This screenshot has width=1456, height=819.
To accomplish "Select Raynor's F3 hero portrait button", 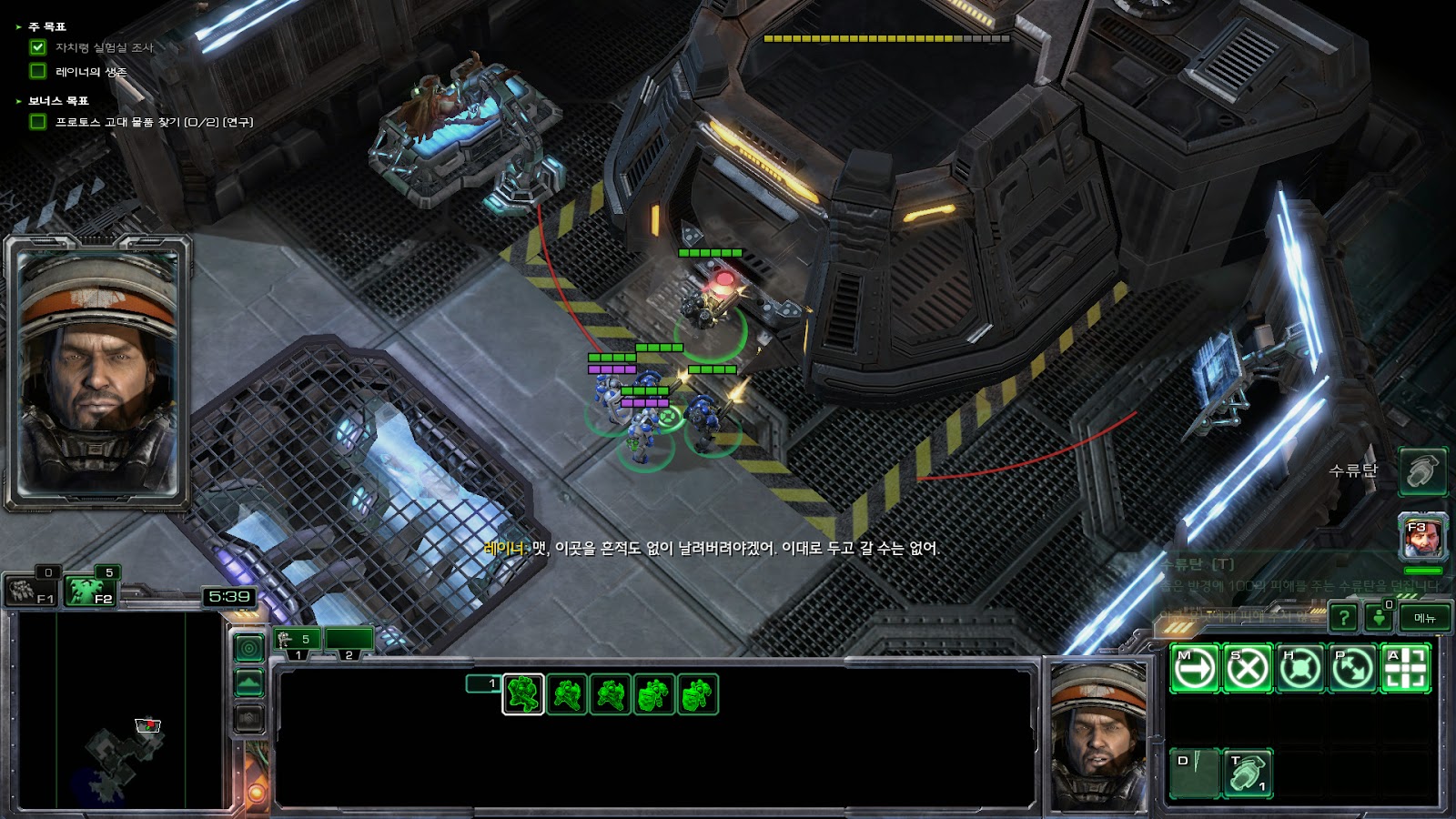I will click(x=1422, y=538).
